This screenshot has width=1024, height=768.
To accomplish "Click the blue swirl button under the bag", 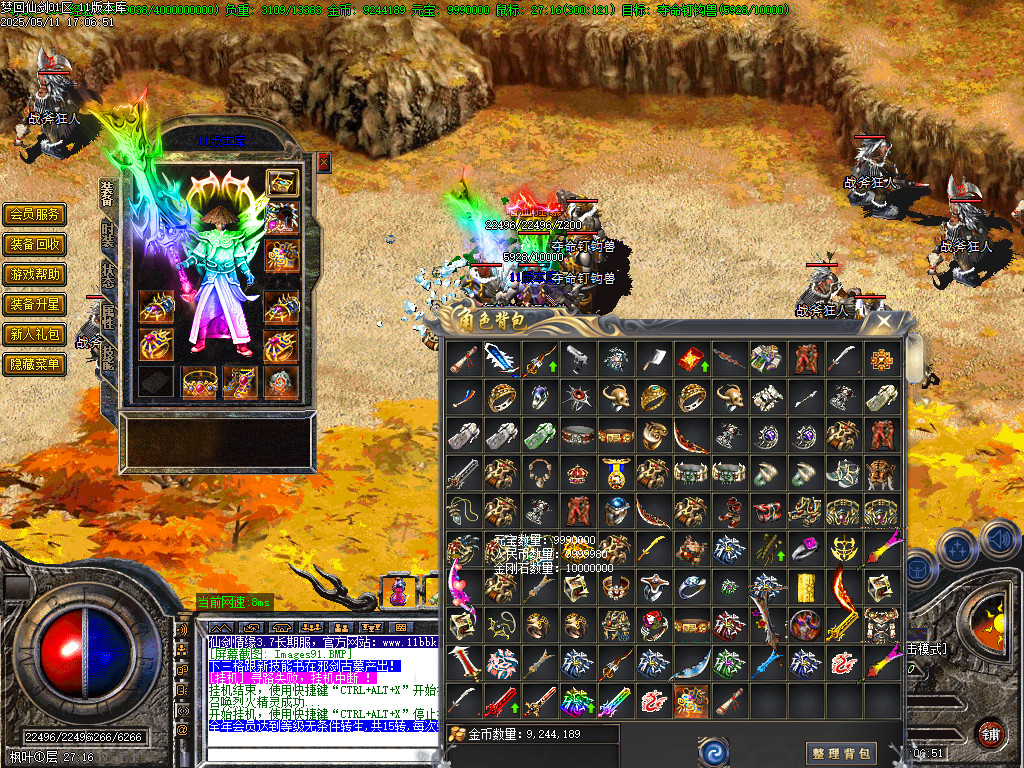I will coord(713,751).
